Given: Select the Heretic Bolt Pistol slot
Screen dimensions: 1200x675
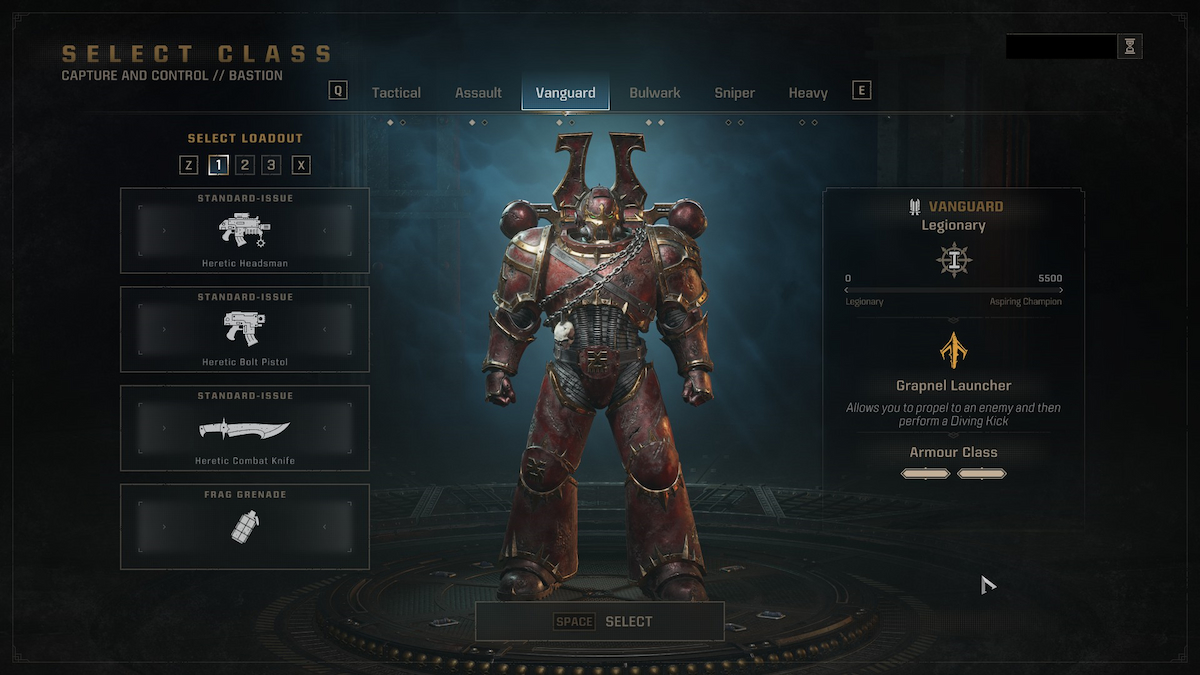Looking at the screenshot, I should [245, 330].
